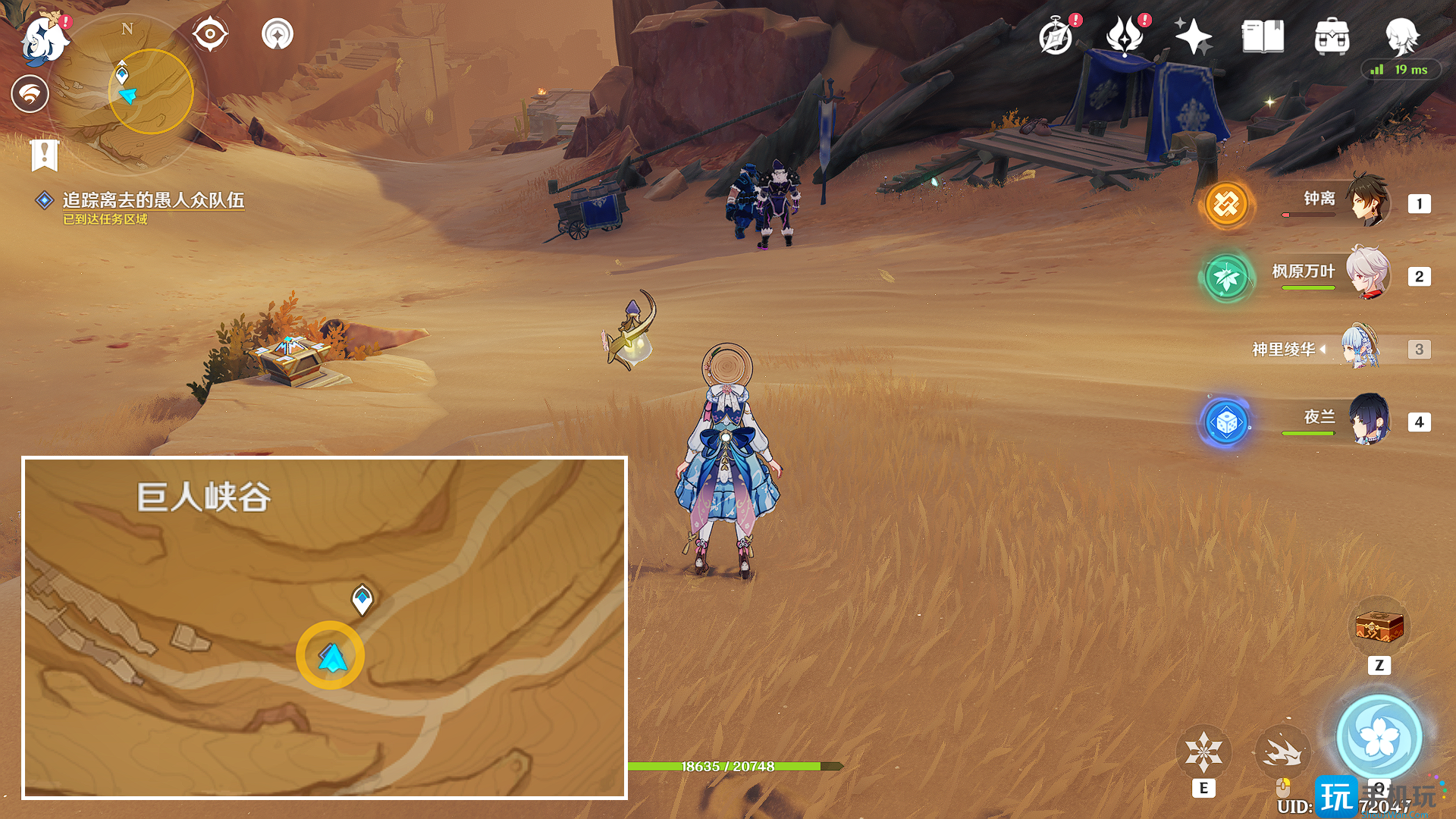Image resolution: width=1456 pixels, height=819 pixels.
Task: Open the backpack inventory
Action: point(1332,36)
